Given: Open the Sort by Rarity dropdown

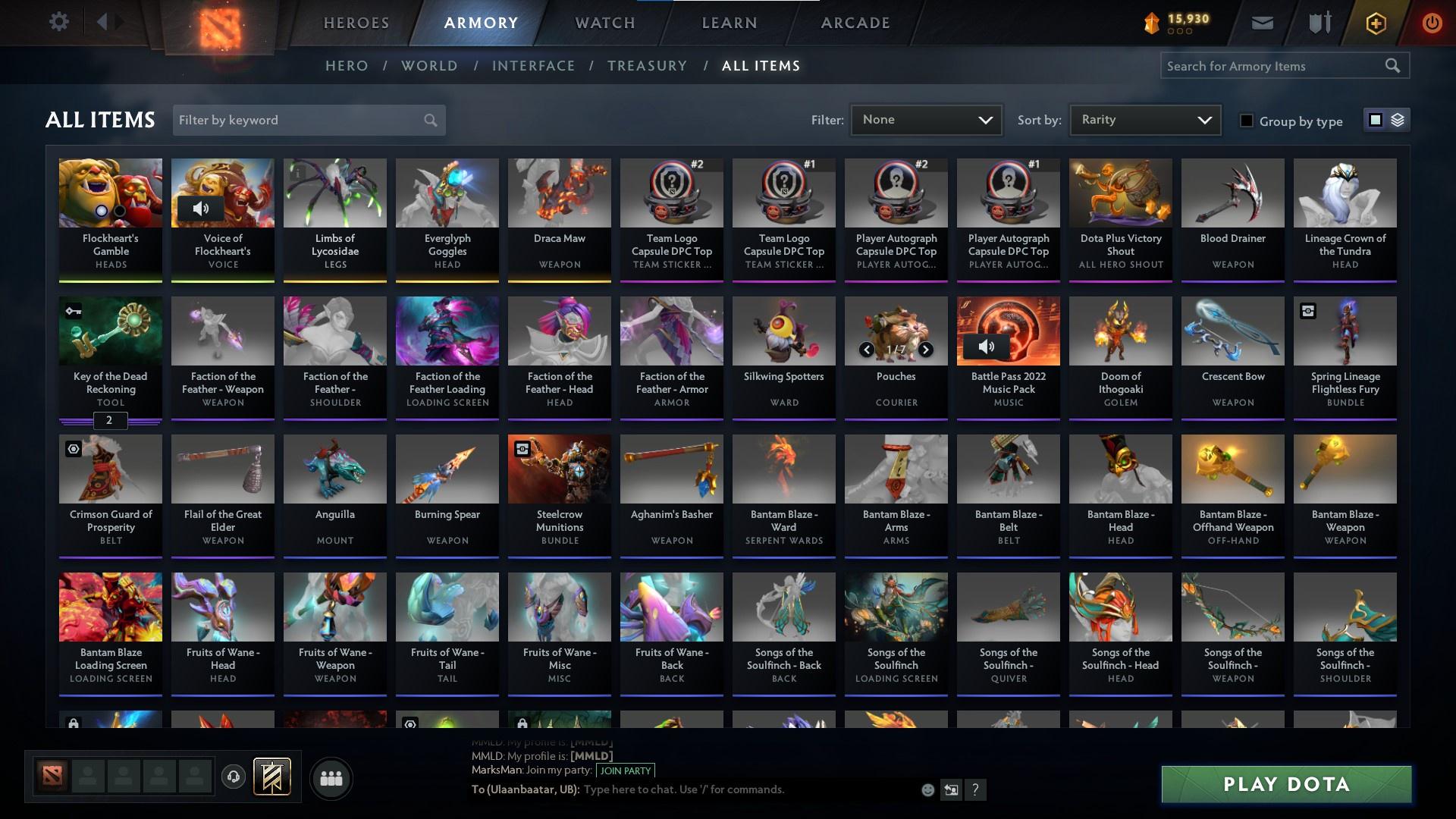Looking at the screenshot, I should (1144, 119).
